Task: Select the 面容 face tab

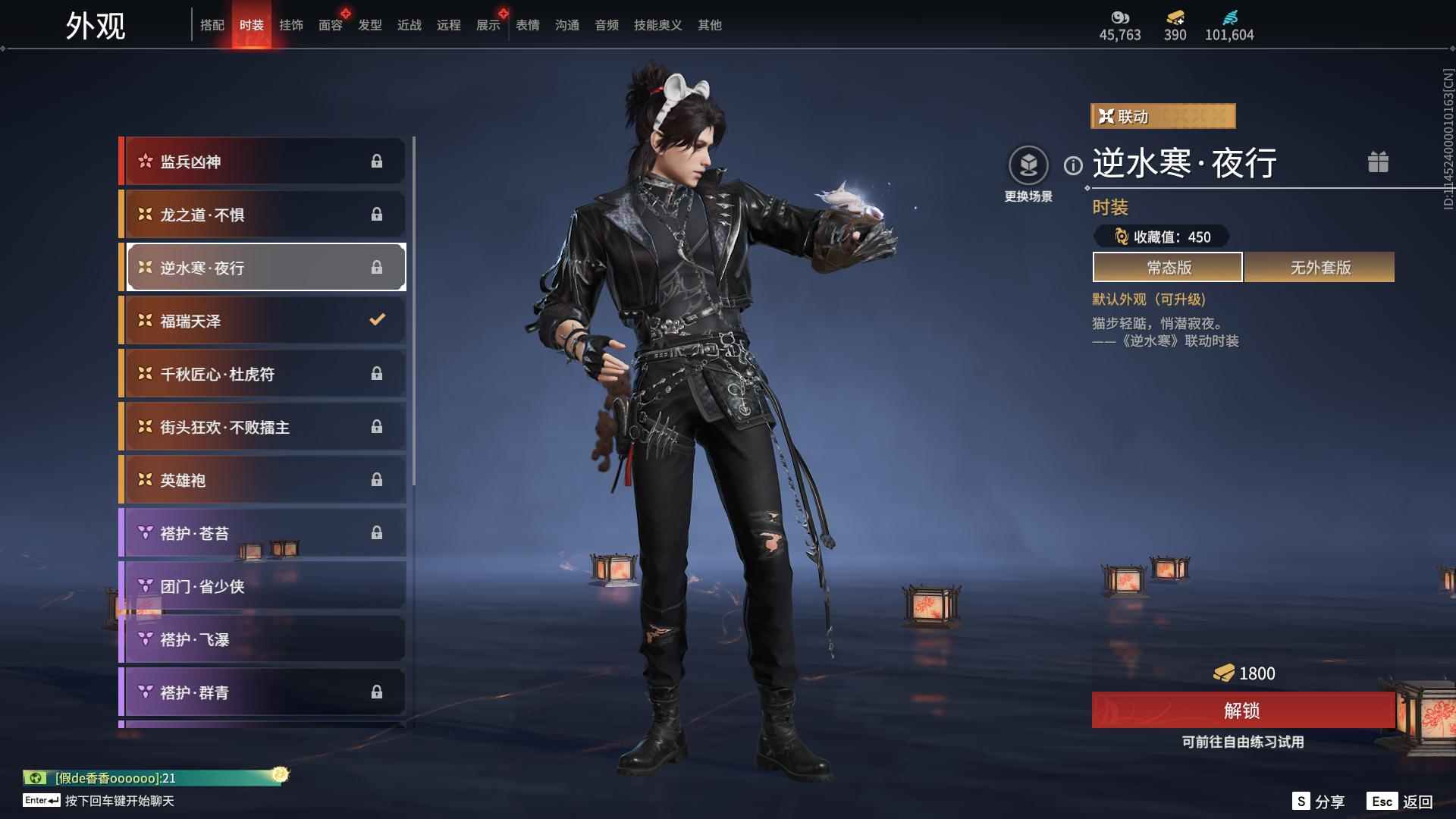Action: [x=330, y=25]
